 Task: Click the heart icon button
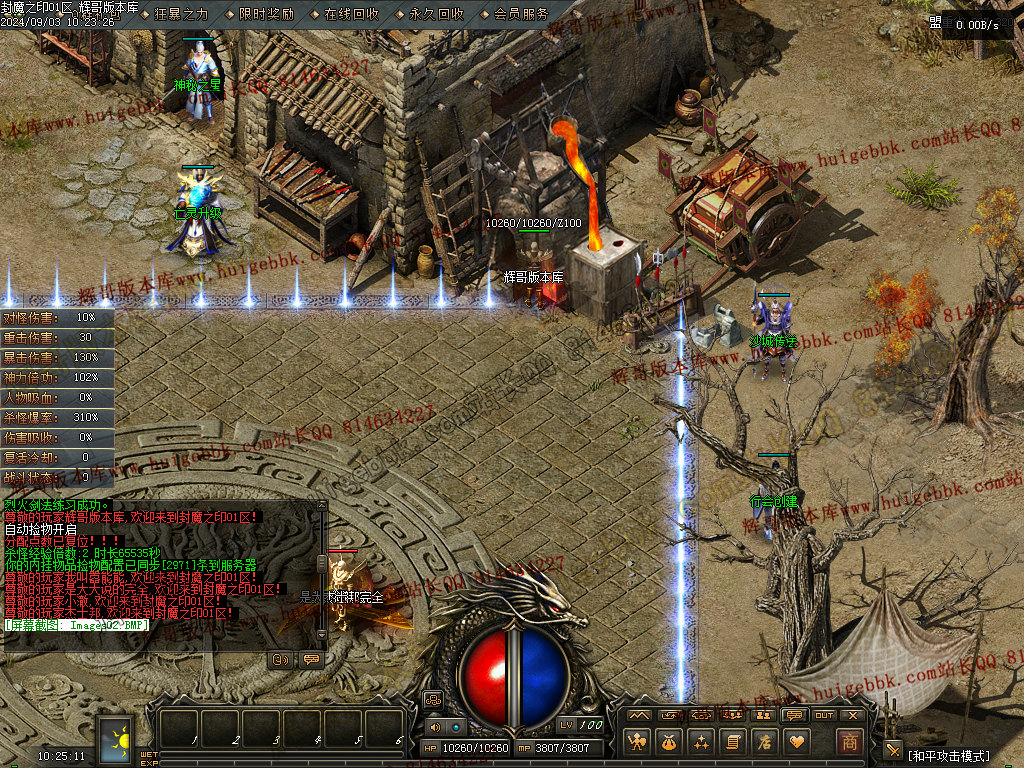click(x=797, y=742)
